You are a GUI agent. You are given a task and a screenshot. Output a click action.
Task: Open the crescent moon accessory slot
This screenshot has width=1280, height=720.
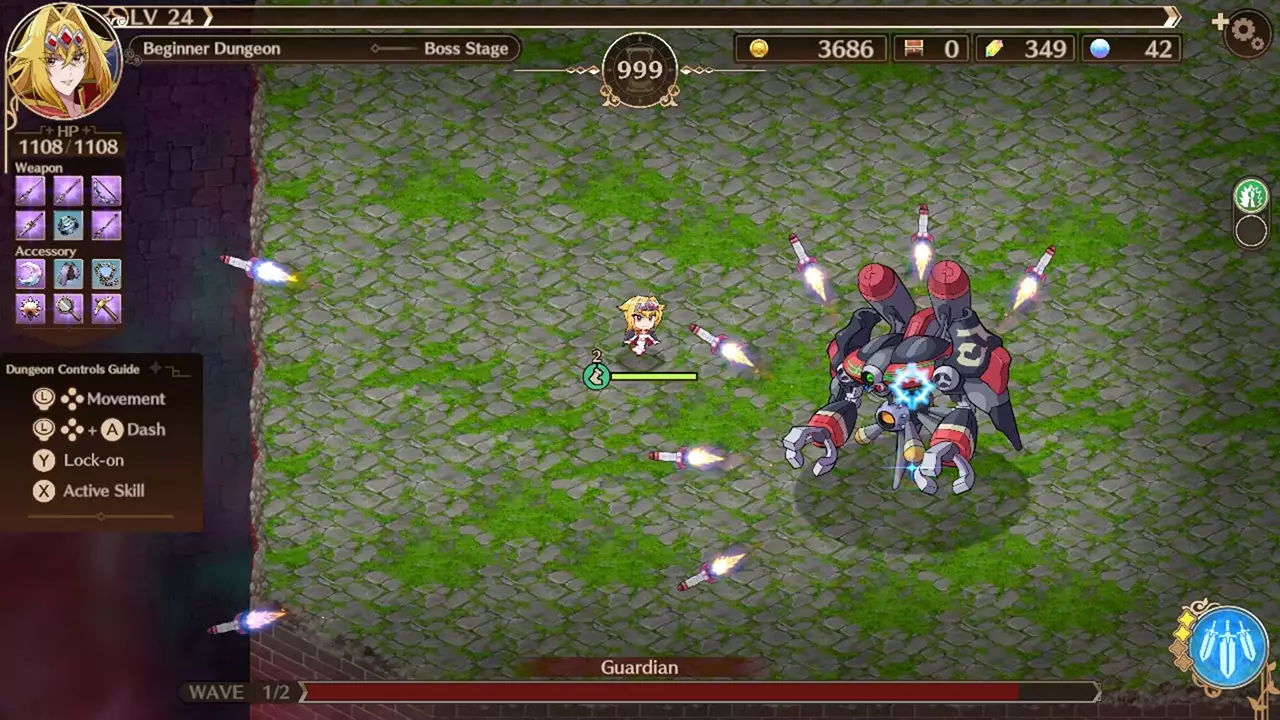click(29, 275)
